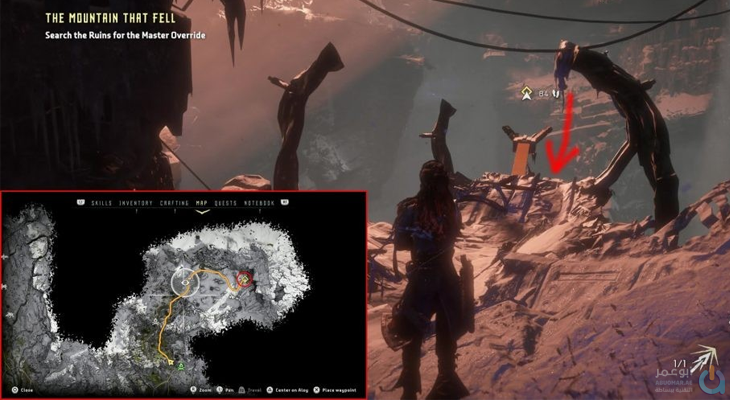Image resolution: width=730 pixels, height=400 pixels.
Task: Open the Quests tab
Action: 225,203
